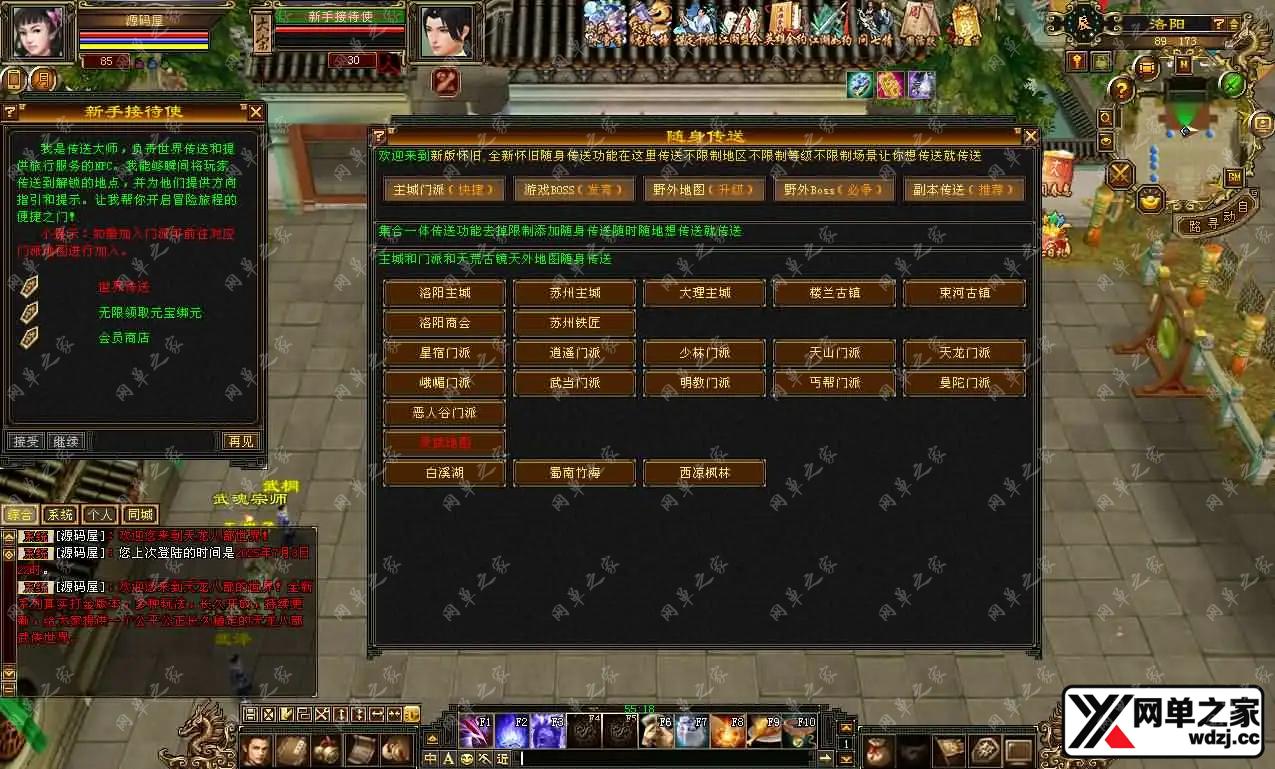
Task: Go to 楼兰古镇
Action: coord(835,293)
